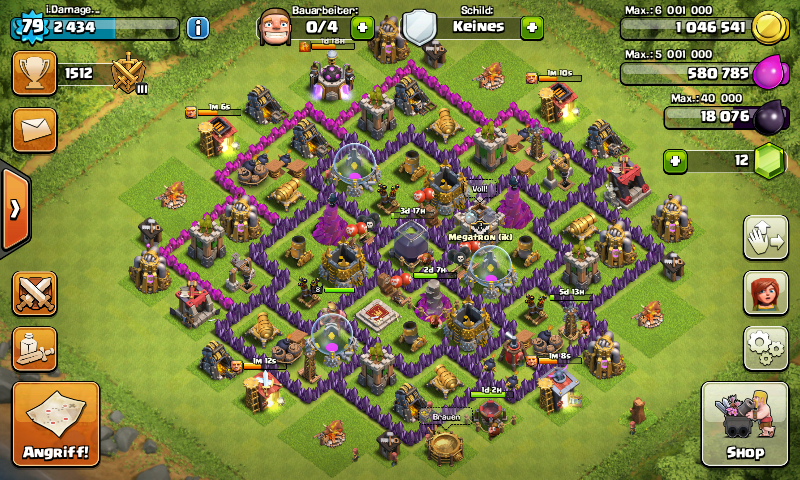The image size is (800, 480).
Task: Open the army overview button
Action: [x=34, y=347]
